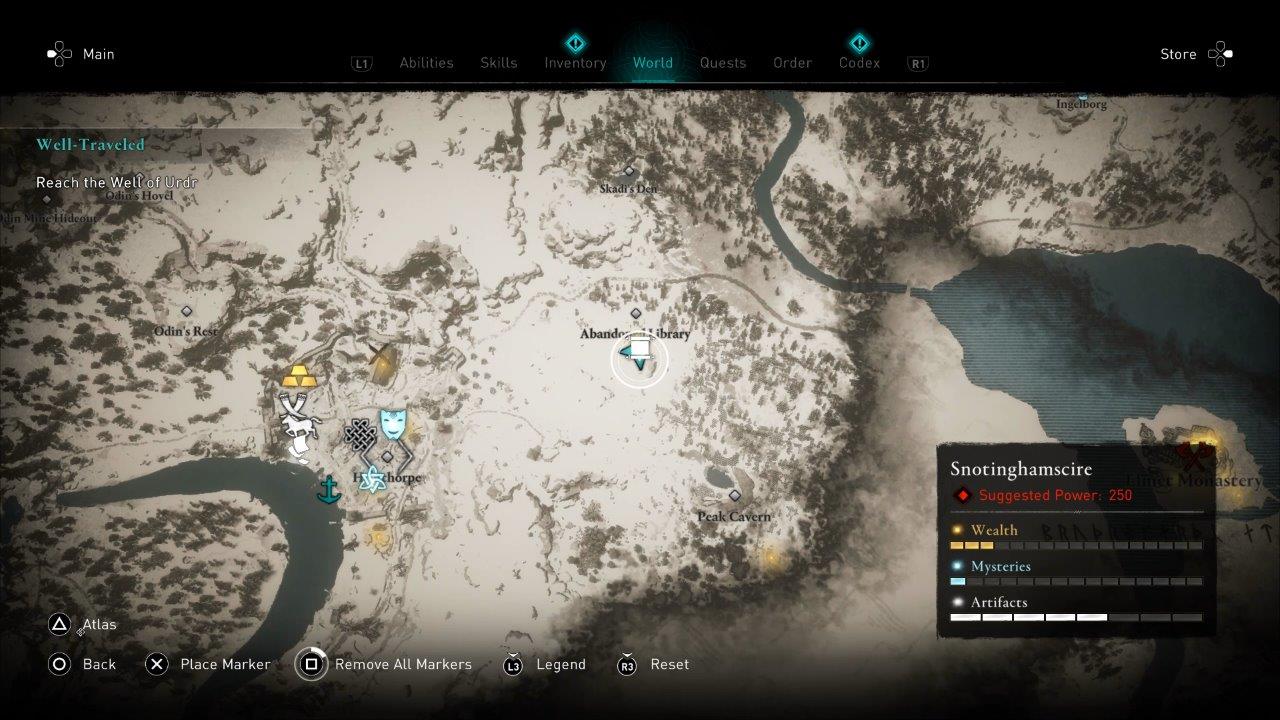The height and width of the screenshot is (720, 1280).
Task: Open the Store cart icon
Action: (1221, 54)
